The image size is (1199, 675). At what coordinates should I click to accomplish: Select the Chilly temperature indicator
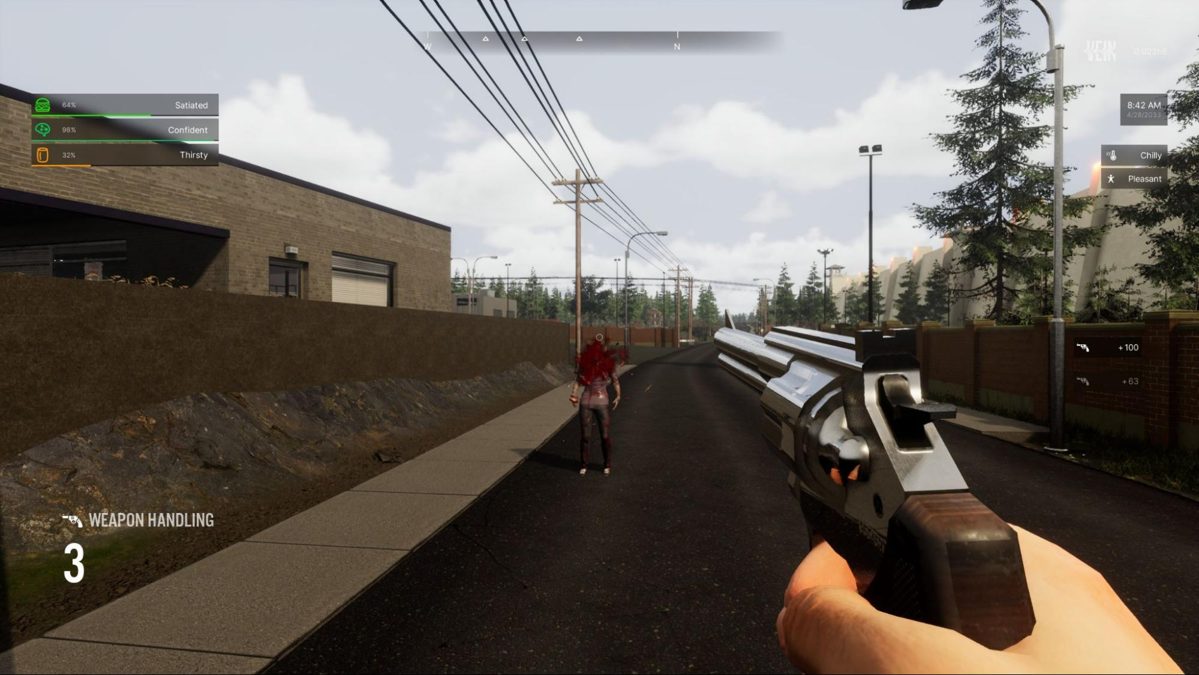point(1134,156)
